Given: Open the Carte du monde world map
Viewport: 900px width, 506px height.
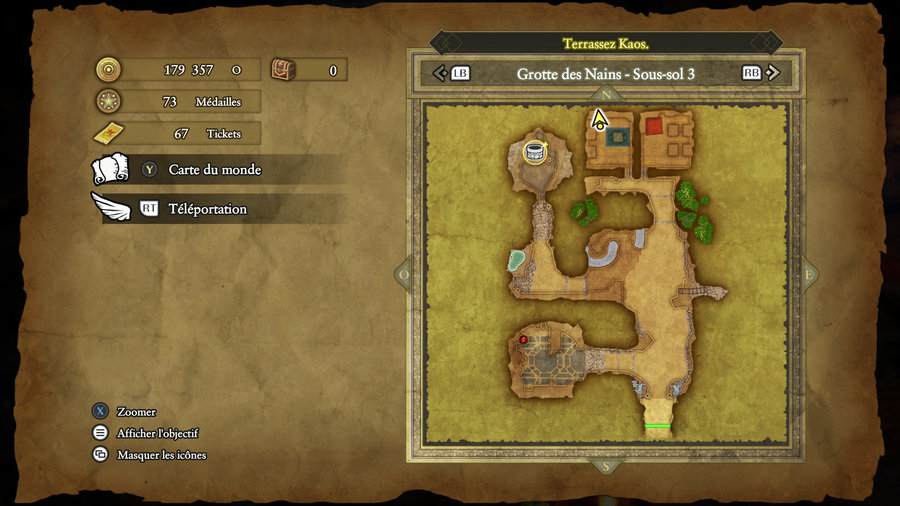Looking at the screenshot, I should 214,170.
